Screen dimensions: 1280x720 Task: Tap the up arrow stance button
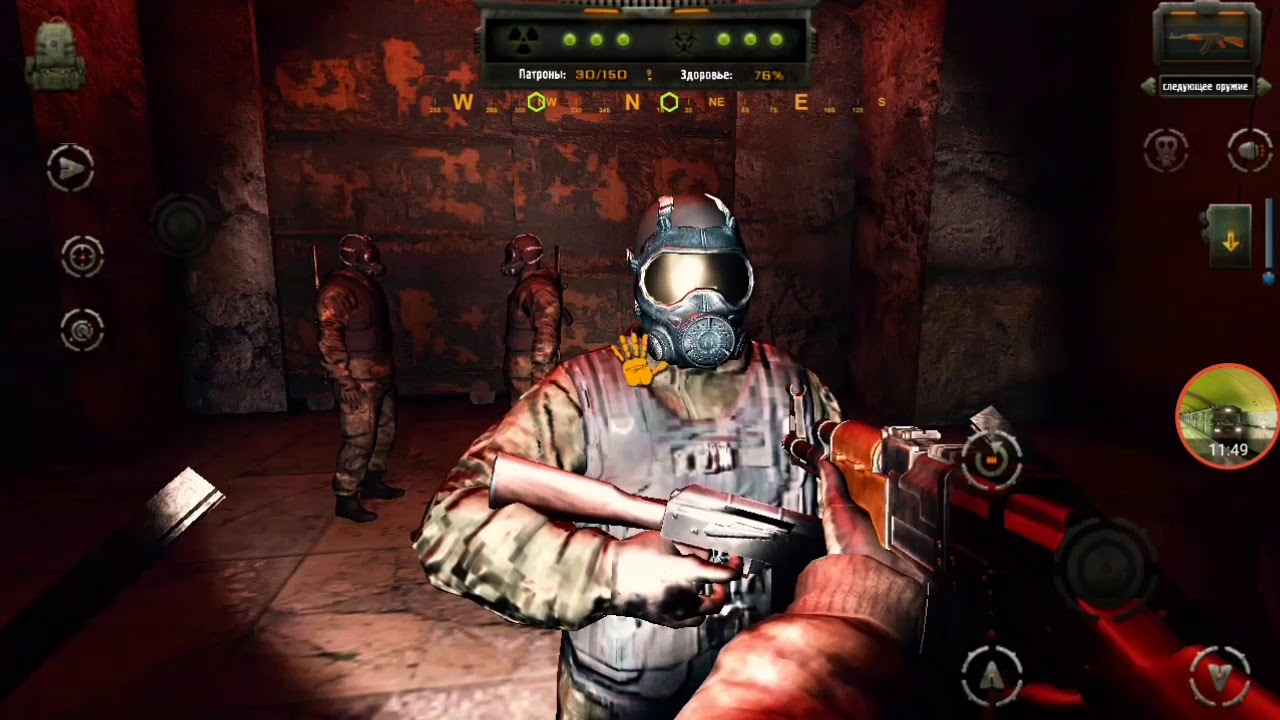tap(991, 676)
